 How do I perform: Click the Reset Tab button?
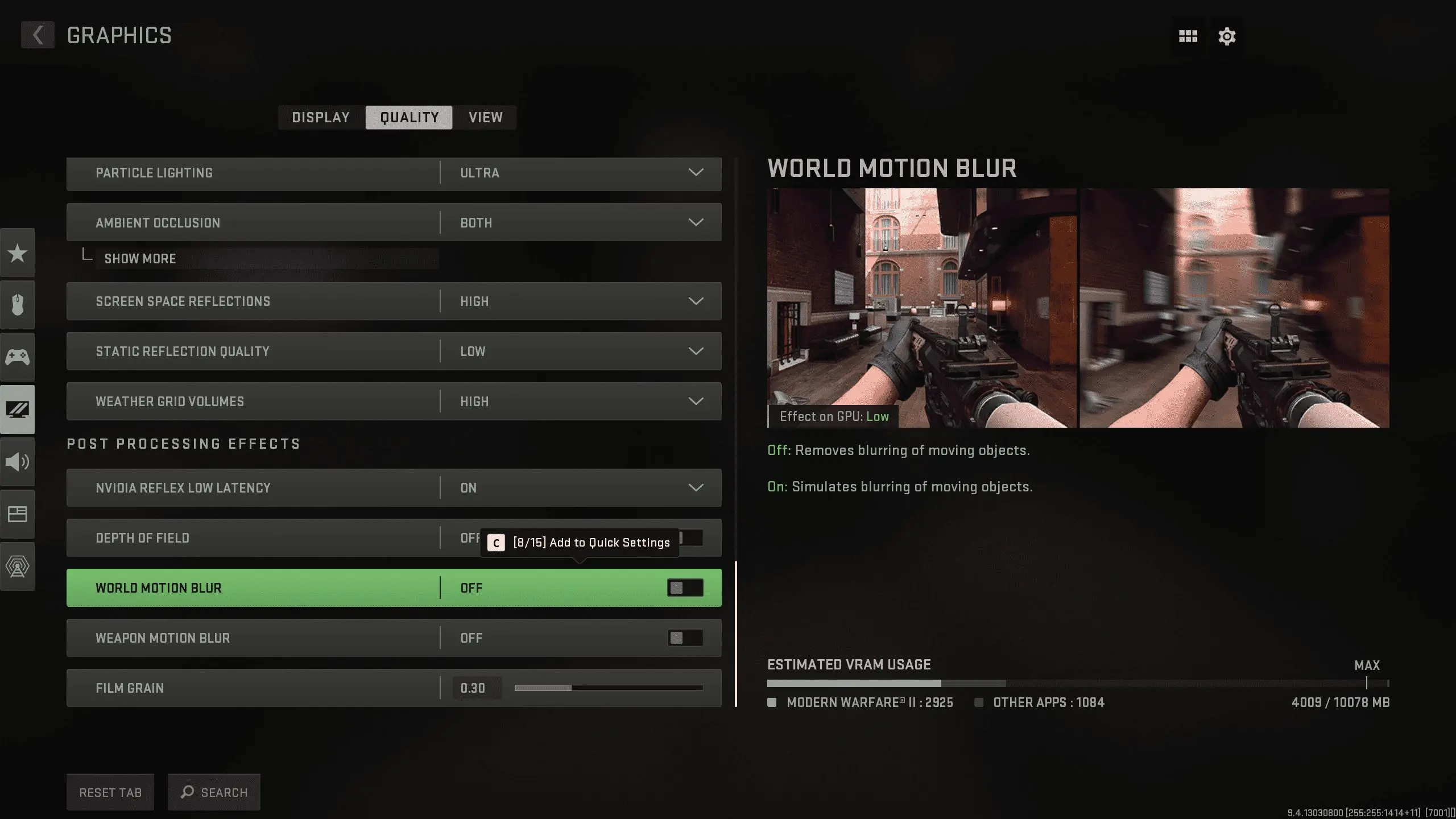[110, 792]
